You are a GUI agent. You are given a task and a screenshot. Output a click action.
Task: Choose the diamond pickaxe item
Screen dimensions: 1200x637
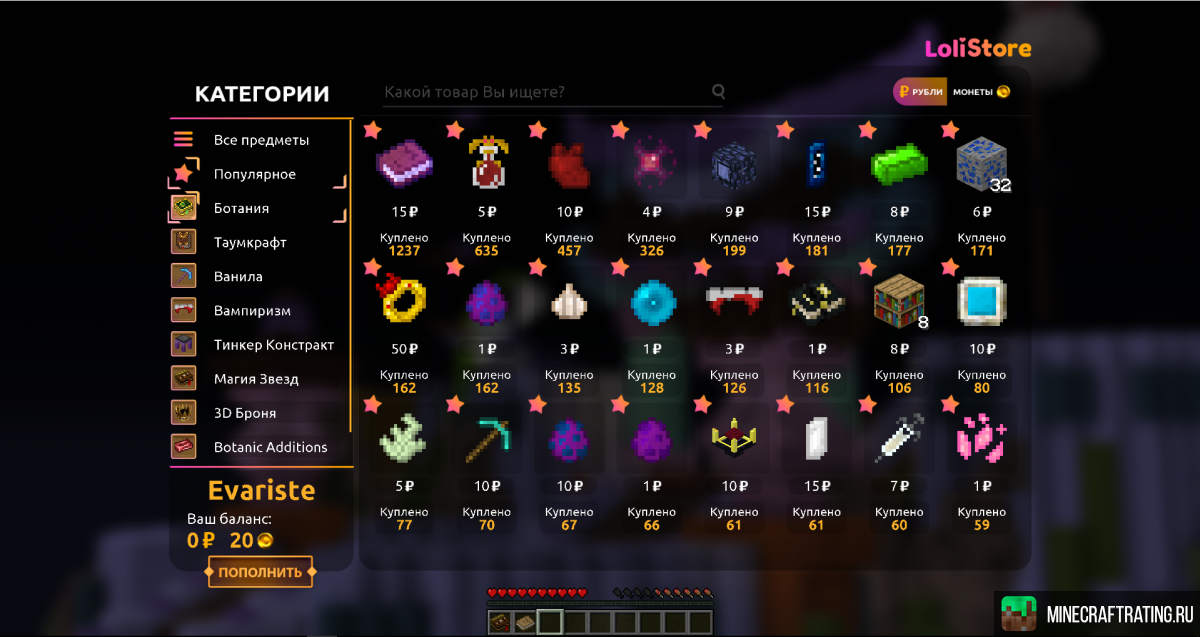point(487,436)
